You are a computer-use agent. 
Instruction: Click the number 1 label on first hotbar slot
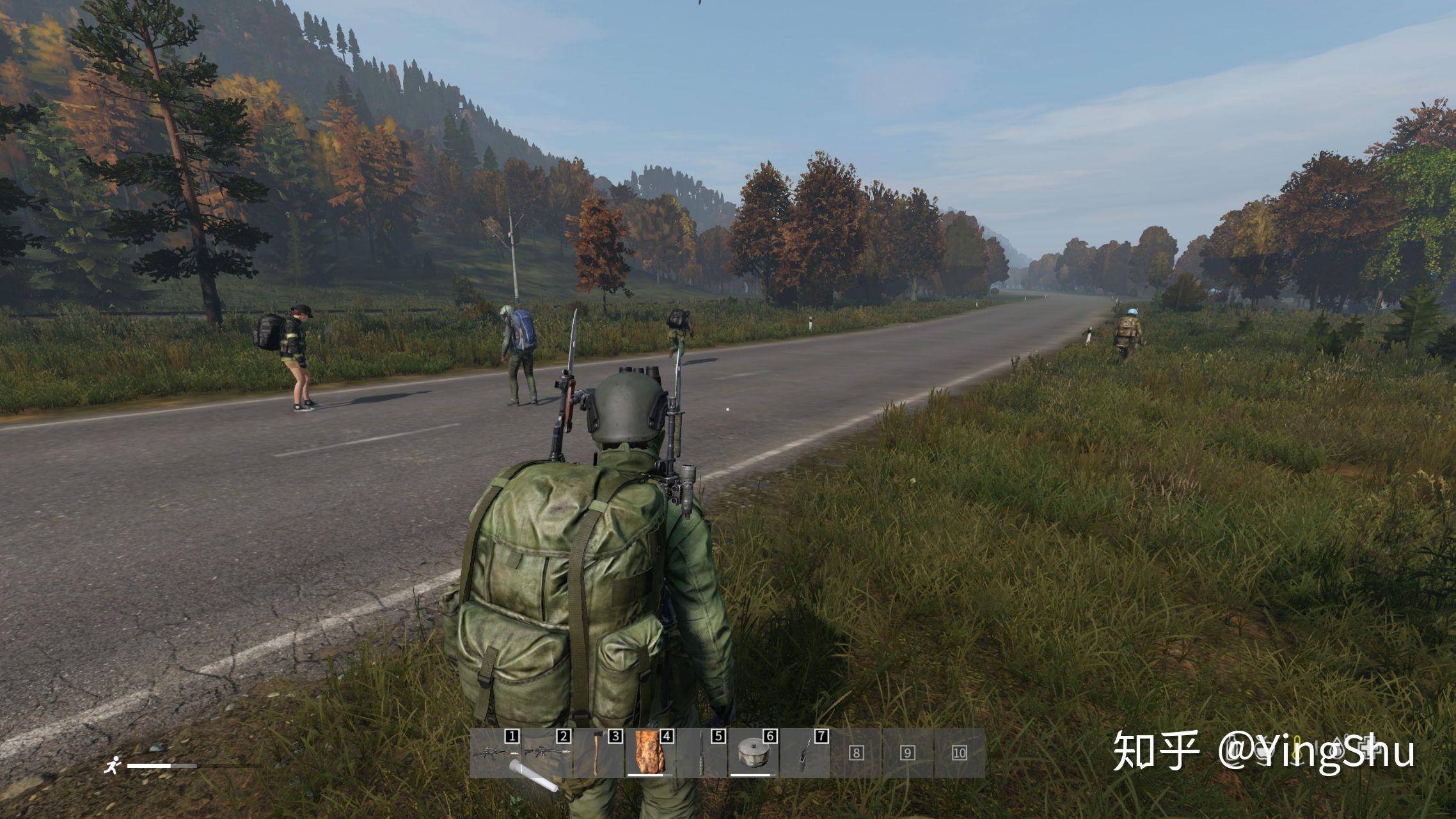click(511, 736)
